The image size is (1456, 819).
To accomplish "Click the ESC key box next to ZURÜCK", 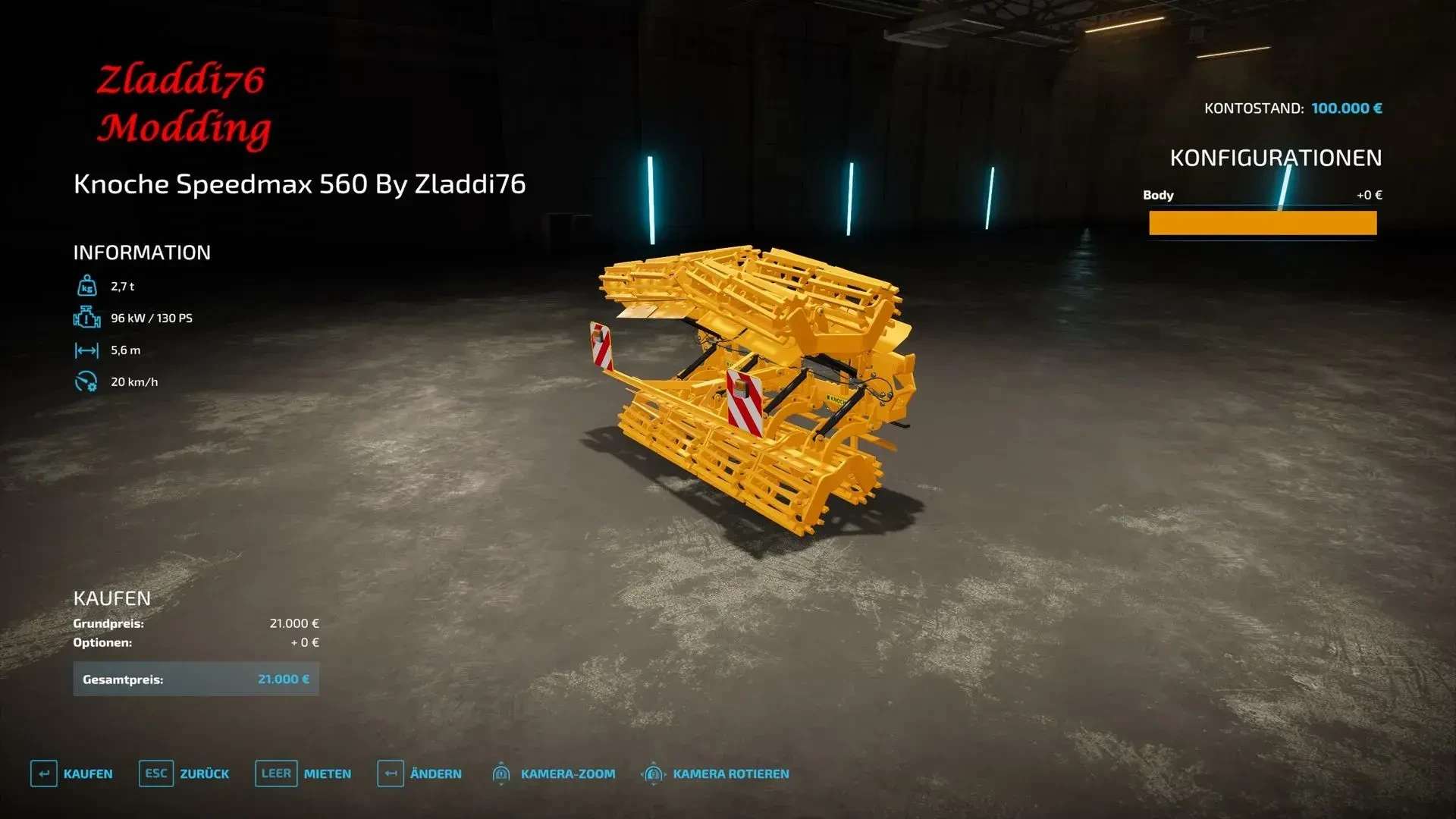I will (156, 773).
